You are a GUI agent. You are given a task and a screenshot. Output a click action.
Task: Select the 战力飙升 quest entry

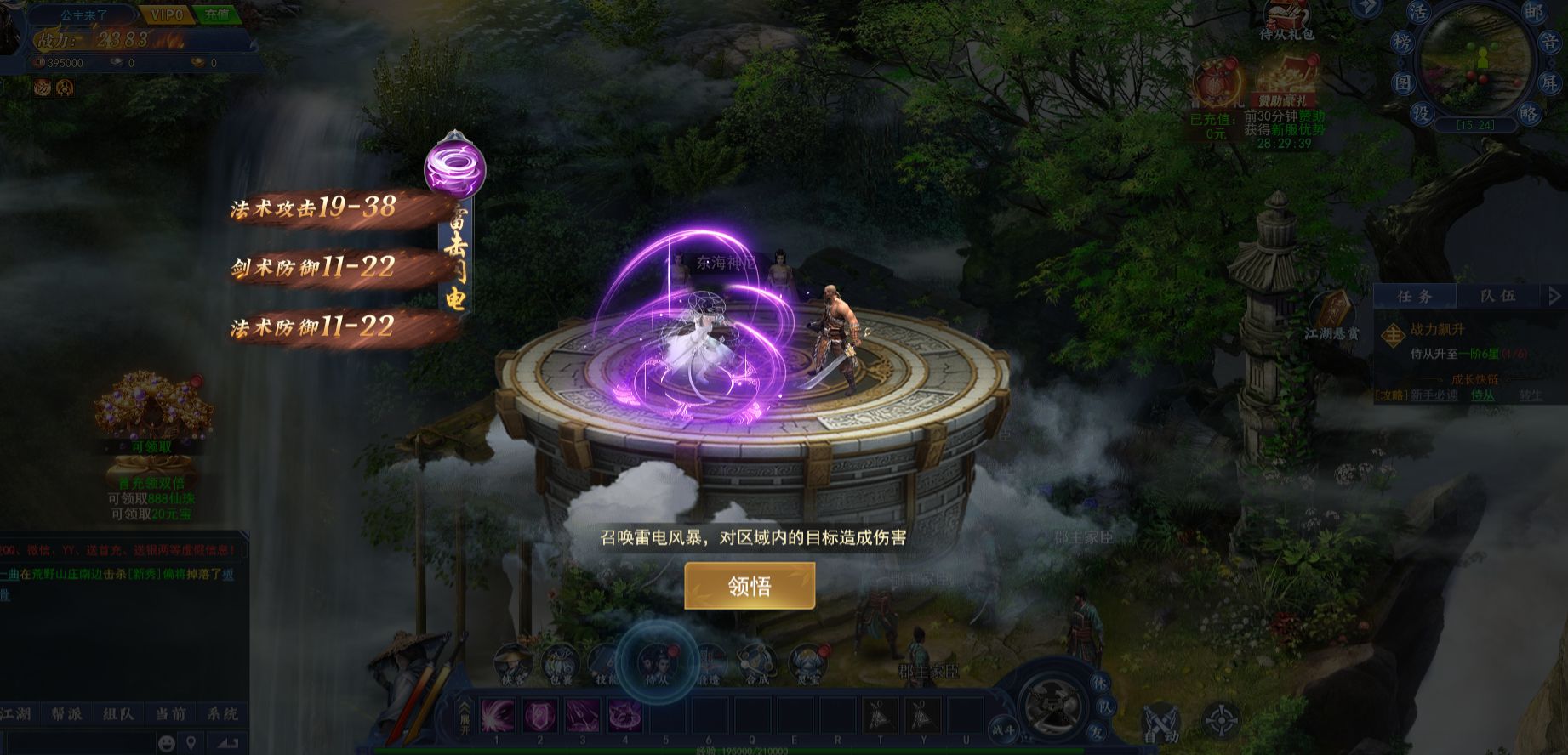click(x=1438, y=330)
